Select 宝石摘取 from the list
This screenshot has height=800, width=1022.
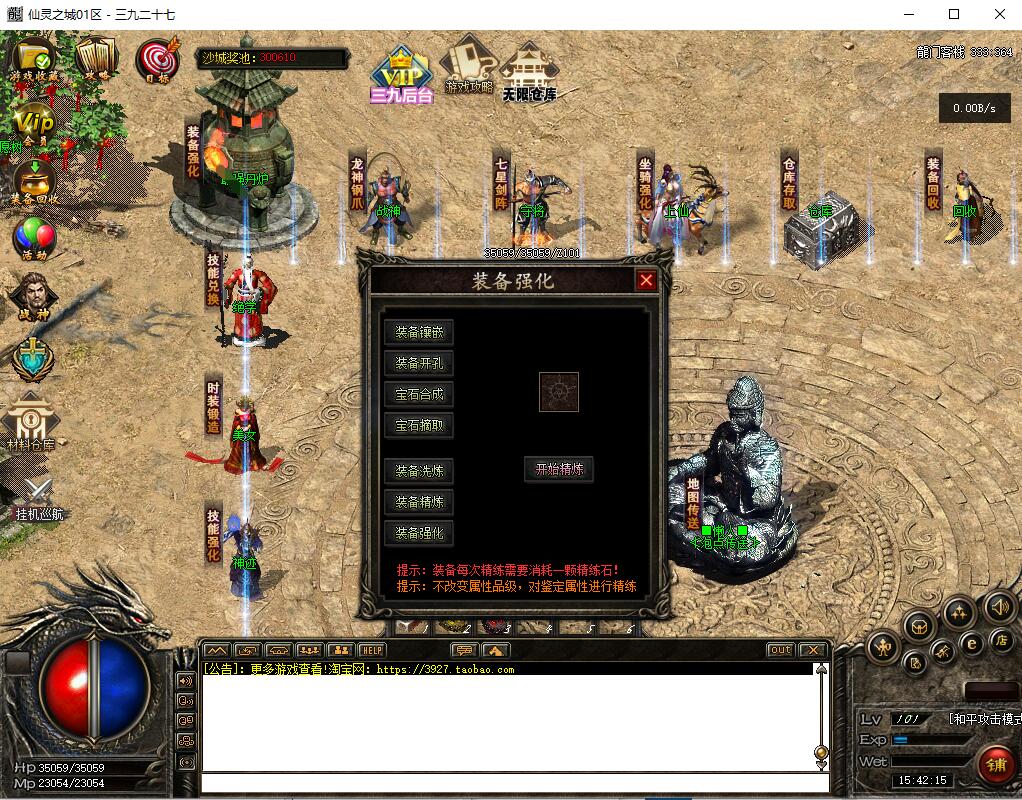pos(419,426)
